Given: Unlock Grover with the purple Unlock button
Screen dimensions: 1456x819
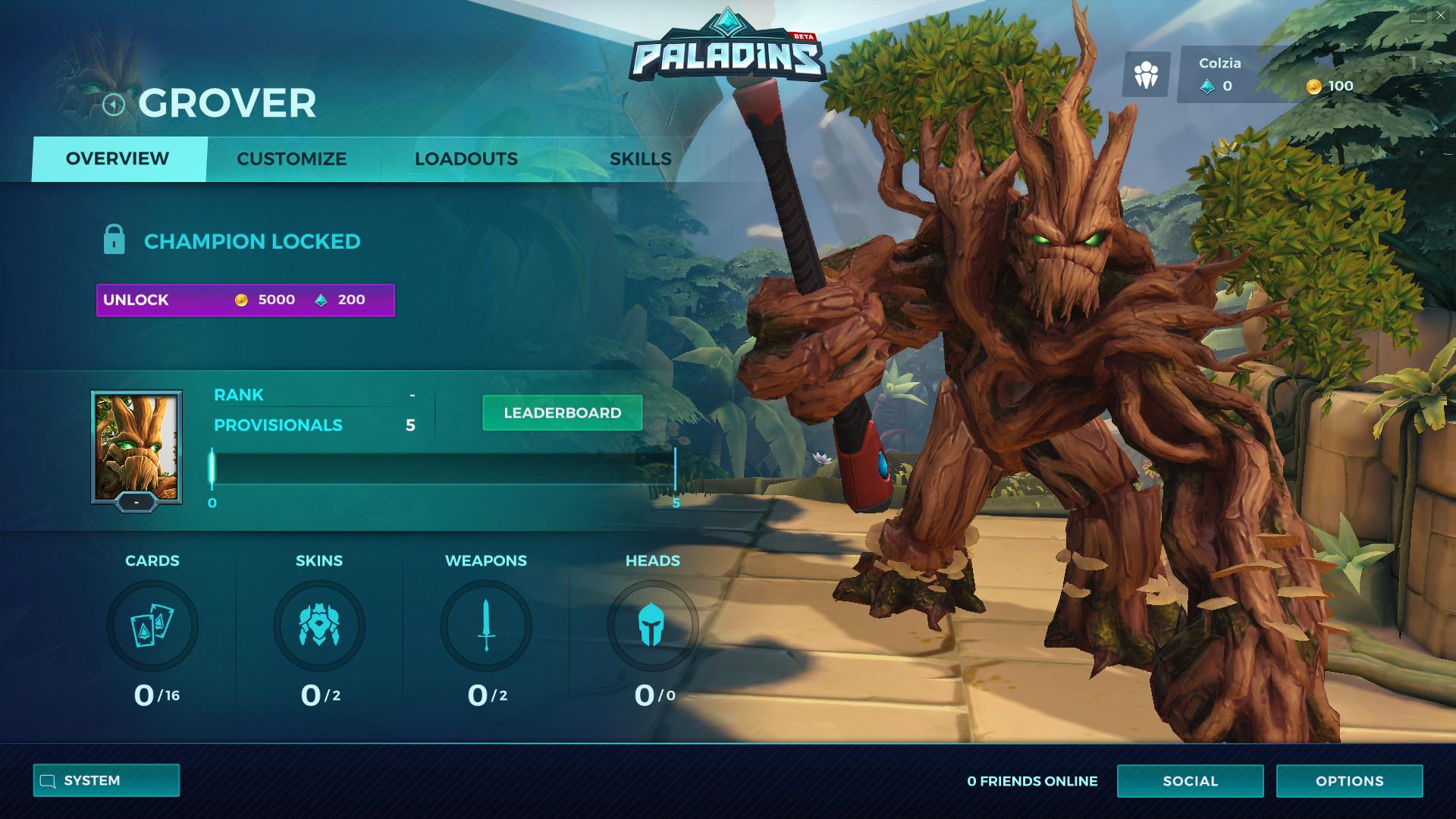Looking at the screenshot, I should pyautogui.click(x=245, y=300).
